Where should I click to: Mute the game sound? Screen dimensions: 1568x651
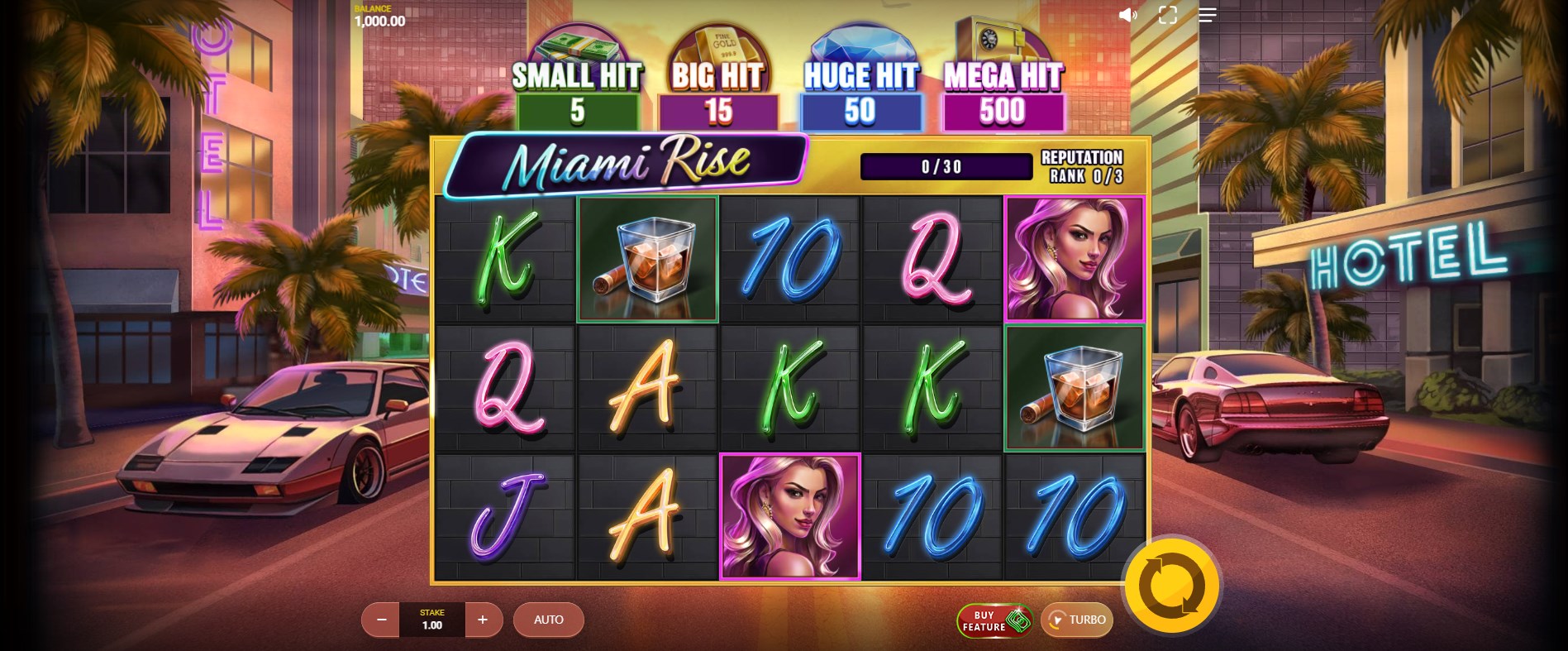tap(1127, 15)
